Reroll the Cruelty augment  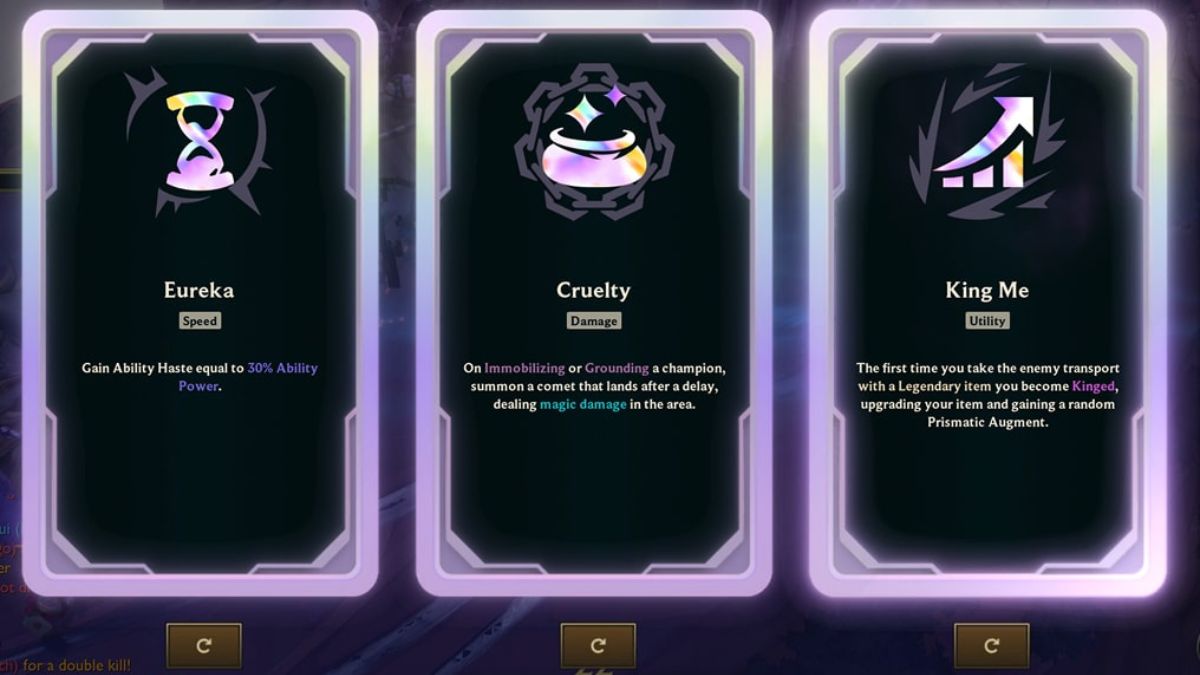click(x=598, y=645)
